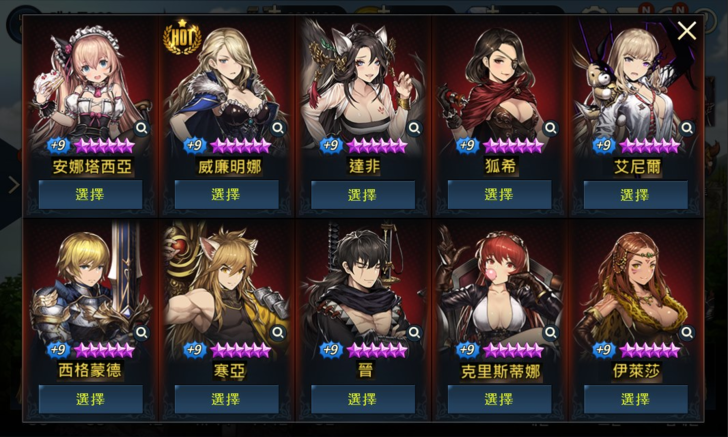The image size is (728, 437).
Task: Inspect 賽亞 with the magnifier icon
Action: pyautogui.click(x=278, y=332)
